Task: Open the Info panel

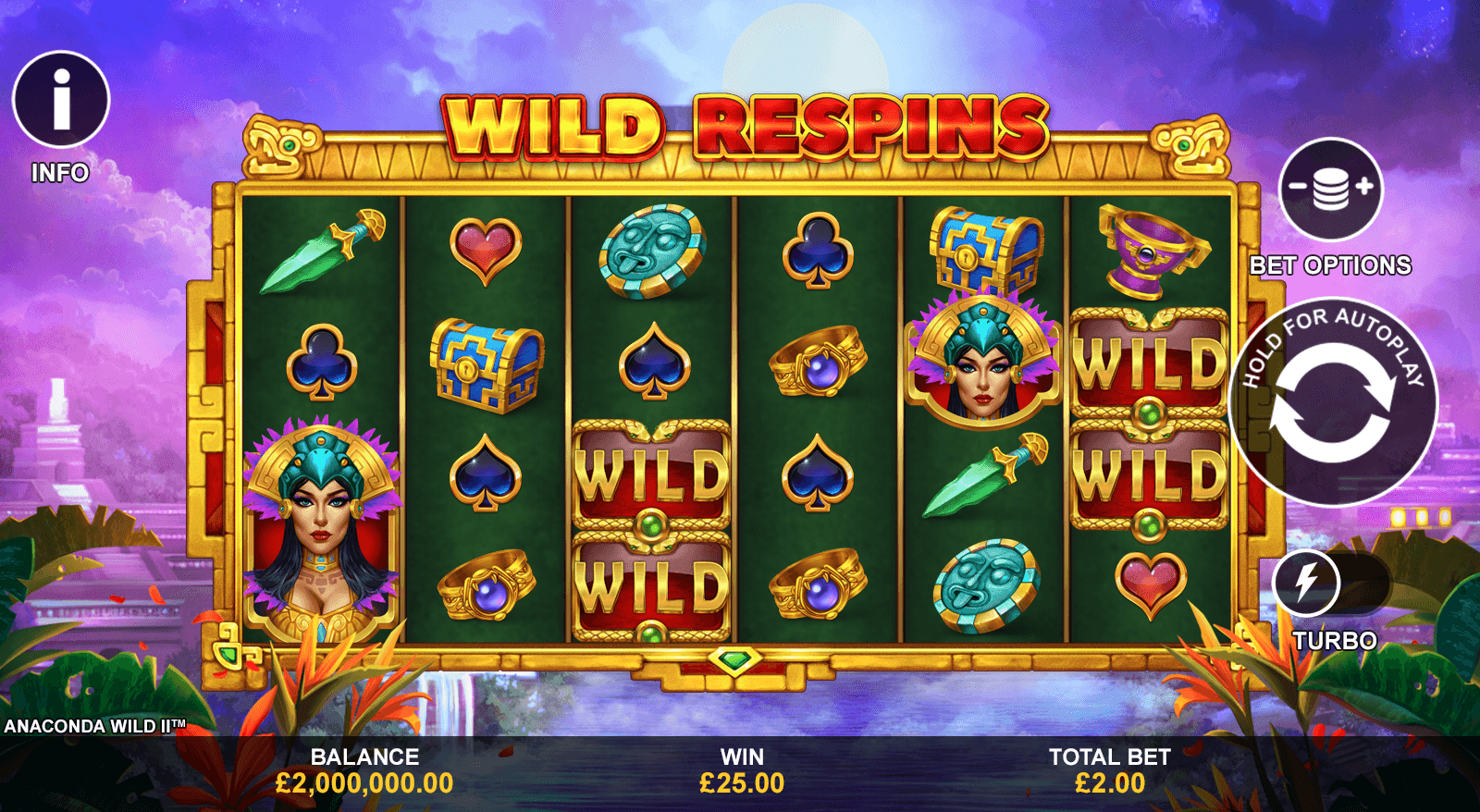Action: (61, 100)
